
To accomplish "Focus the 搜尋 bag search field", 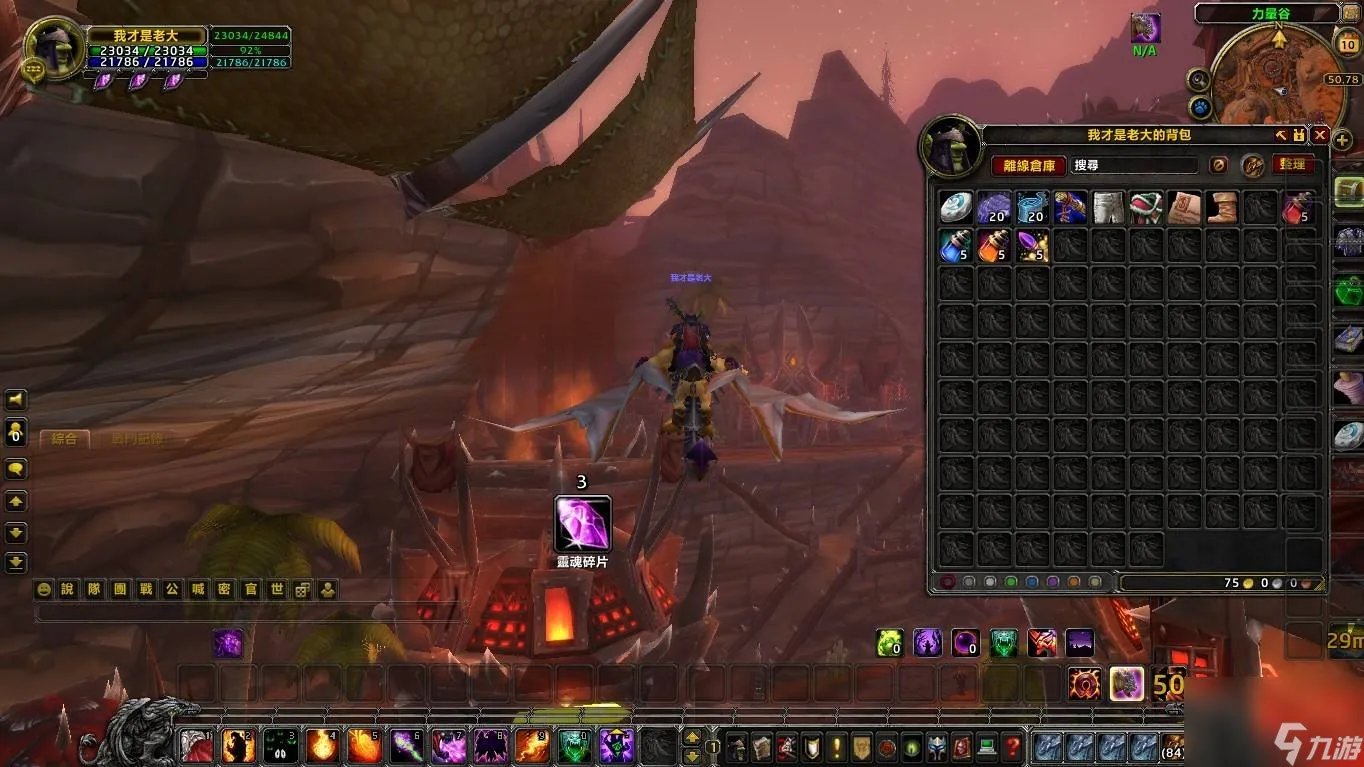I will (x=1134, y=165).
